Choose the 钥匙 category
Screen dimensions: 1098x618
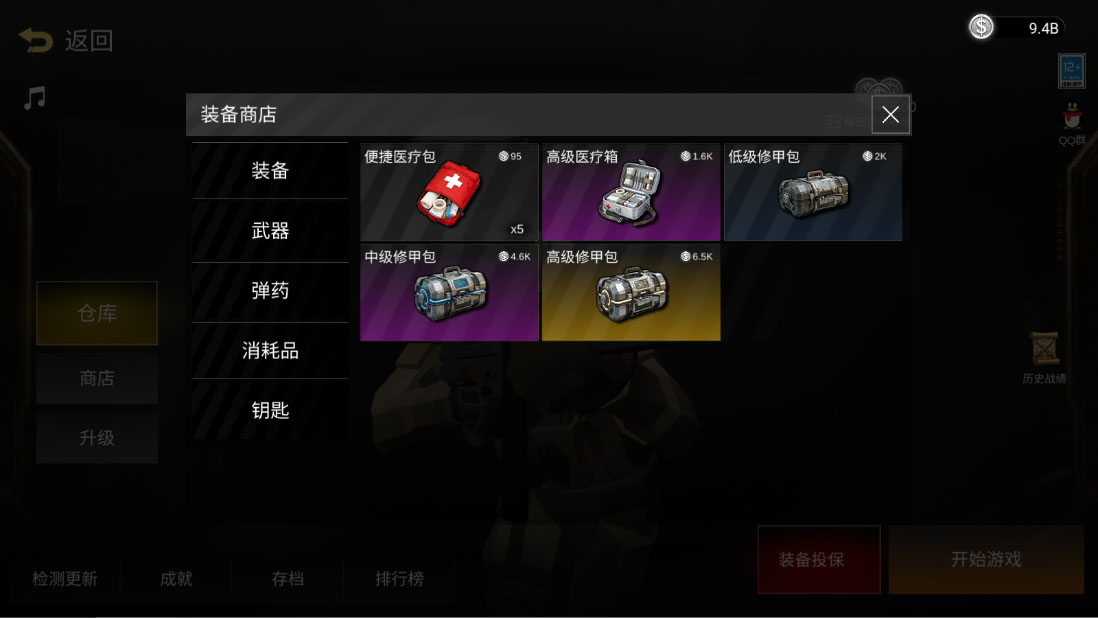(x=270, y=410)
